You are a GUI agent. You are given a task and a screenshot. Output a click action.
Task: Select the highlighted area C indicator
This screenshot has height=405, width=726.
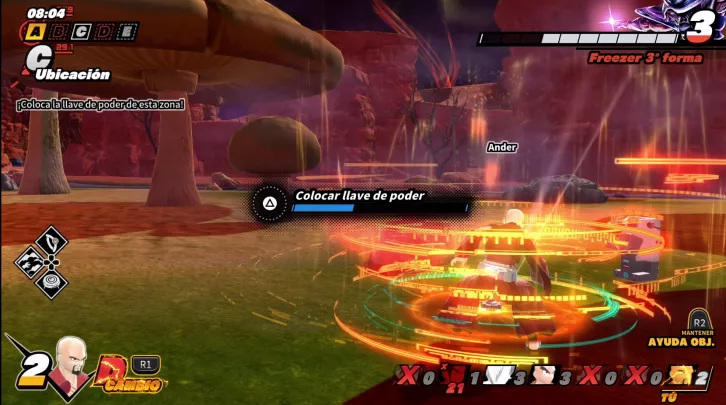[x=81, y=31]
